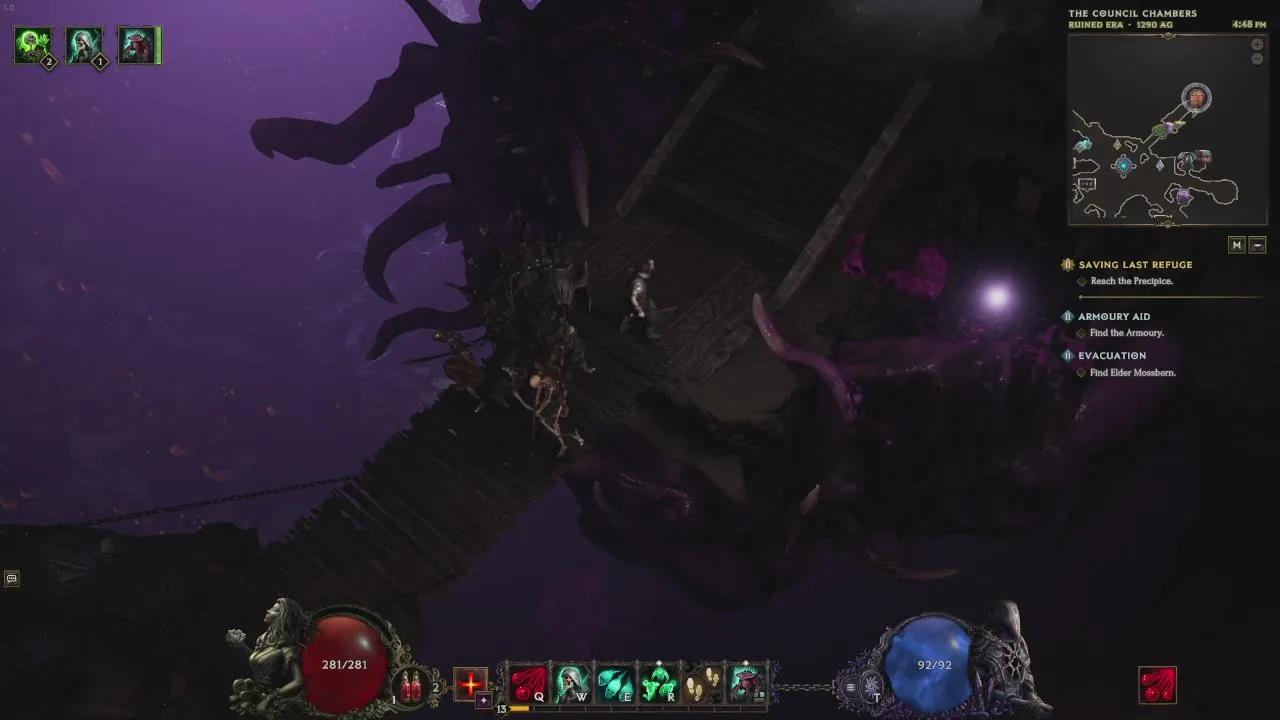Click the red cross icon beside the hotbar
The image size is (1280, 720).
[x=470, y=684]
